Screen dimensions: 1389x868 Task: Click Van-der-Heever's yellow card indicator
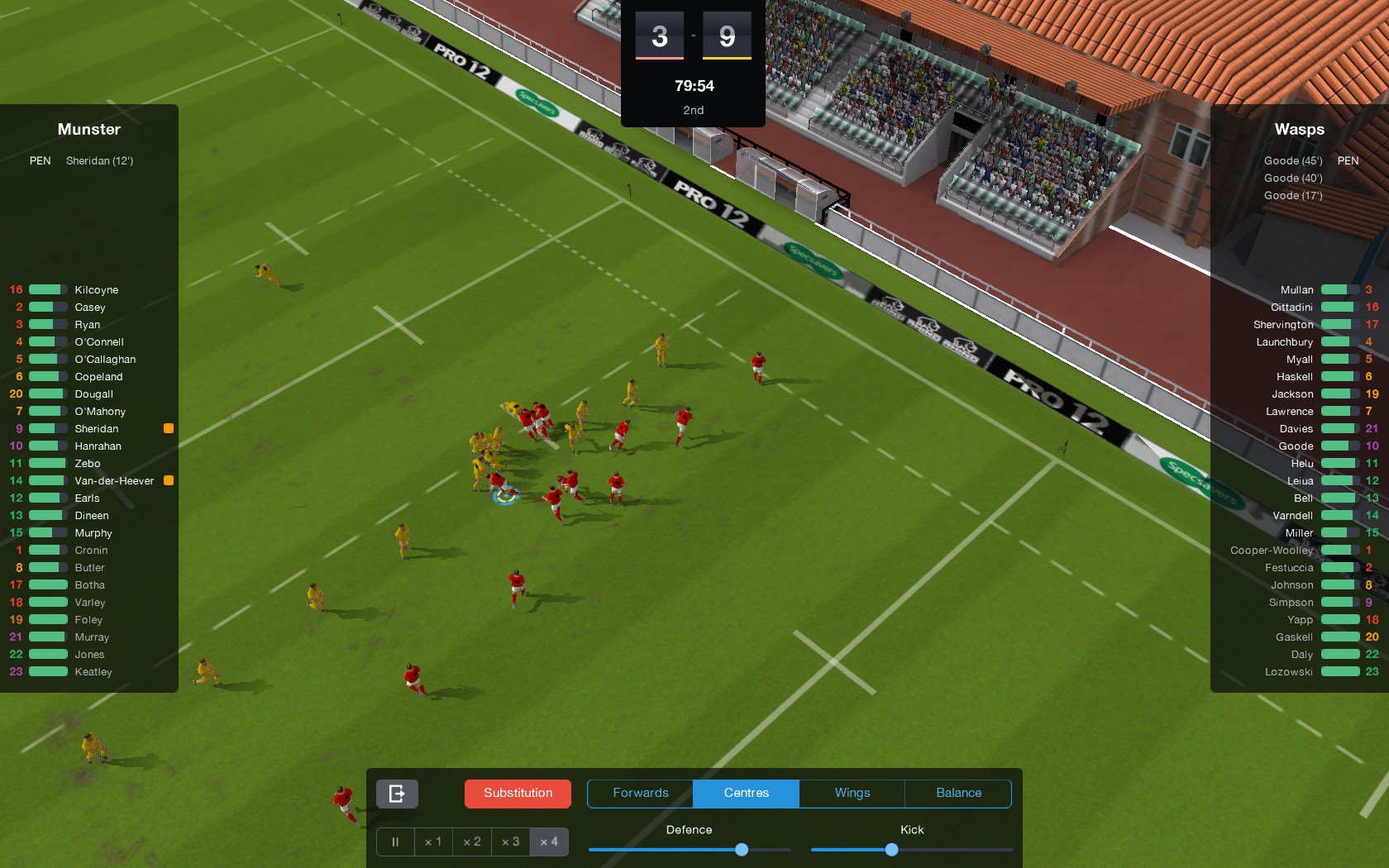(169, 480)
